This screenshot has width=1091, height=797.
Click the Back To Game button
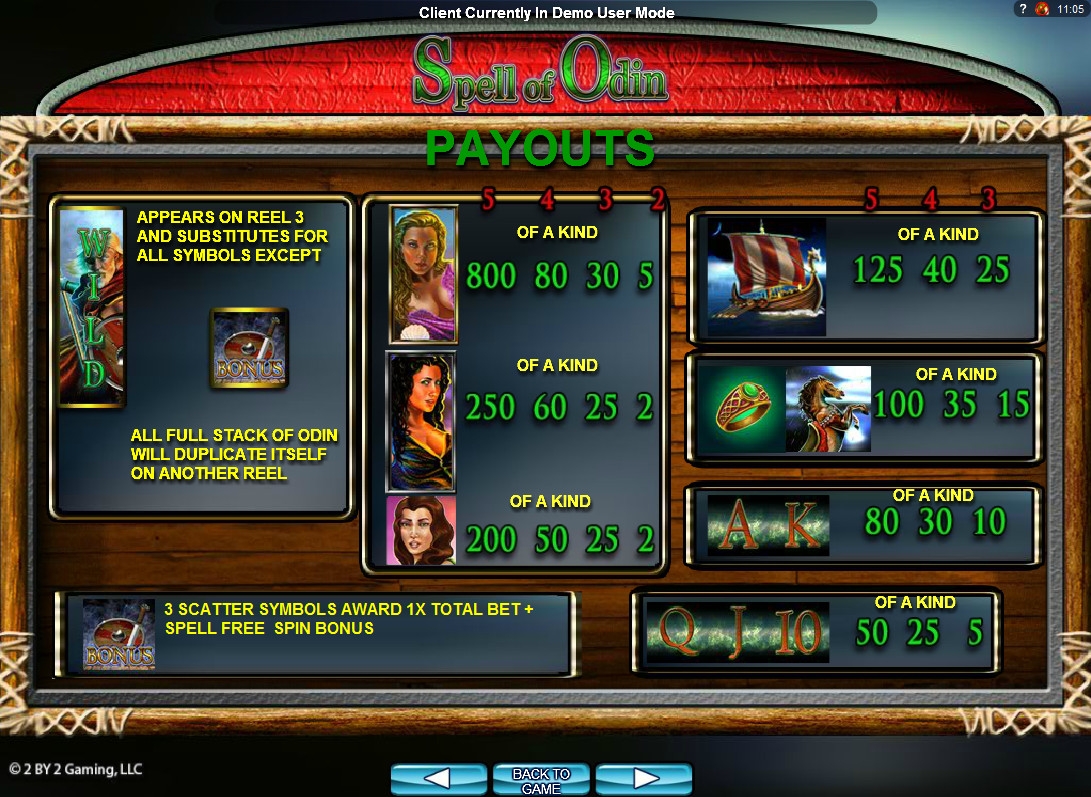click(541, 779)
